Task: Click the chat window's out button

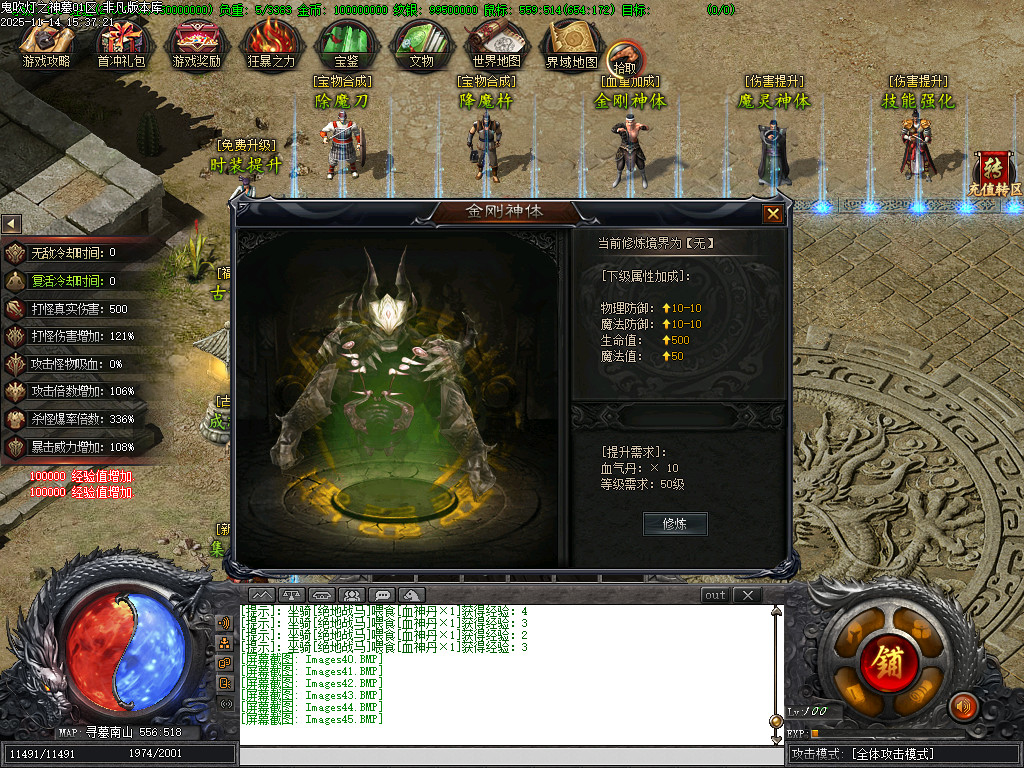Action: tap(715, 595)
